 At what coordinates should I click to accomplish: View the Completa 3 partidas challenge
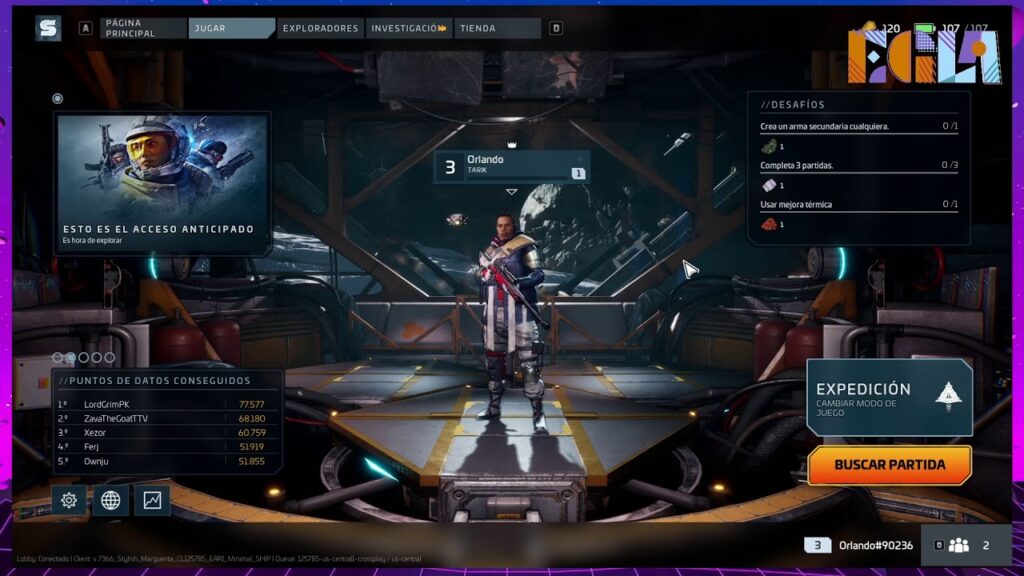[x=858, y=165]
